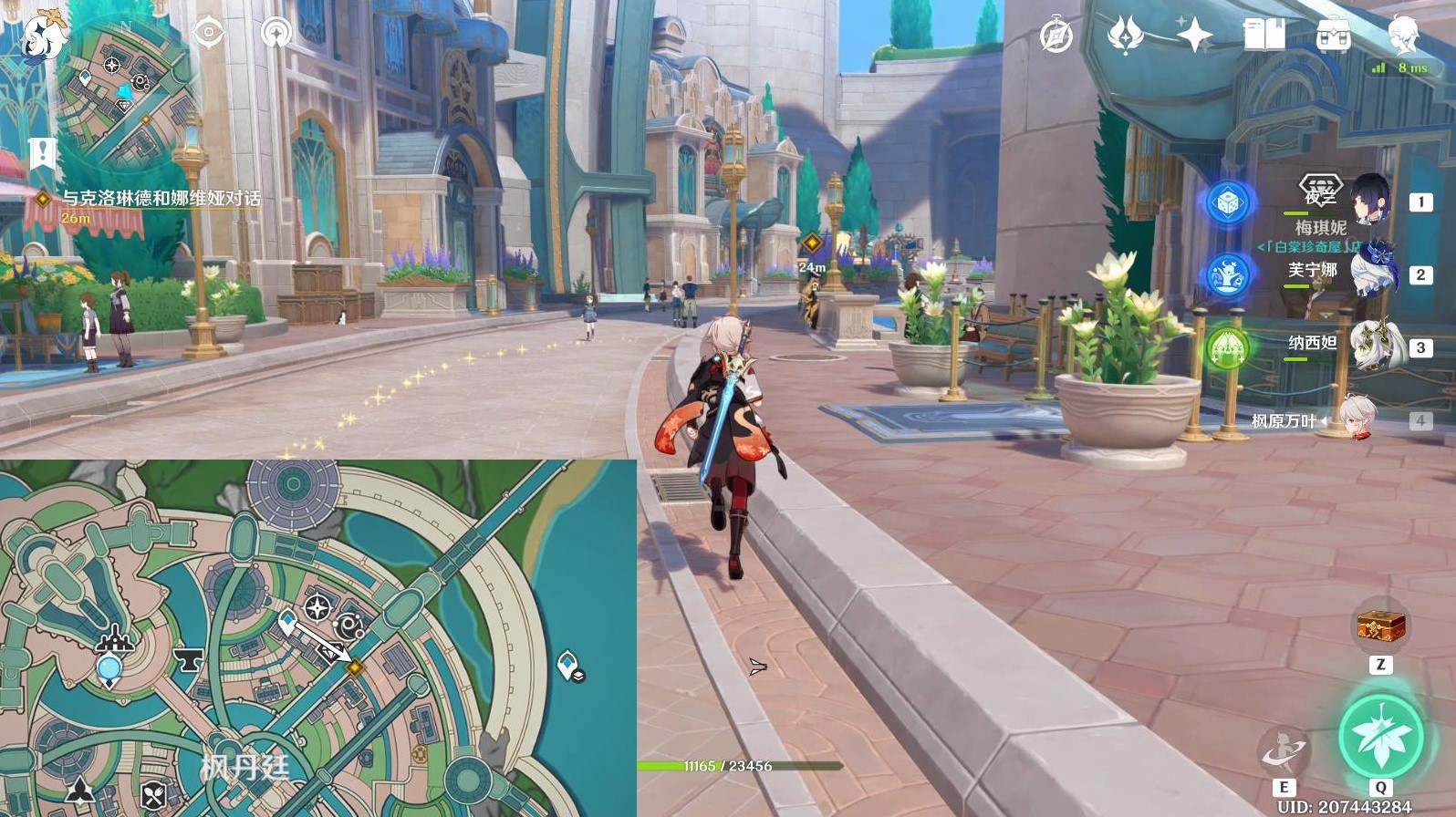Open the compass events icon
The height and width of the screenshot is (817, 1456).
pos(1056,36)
